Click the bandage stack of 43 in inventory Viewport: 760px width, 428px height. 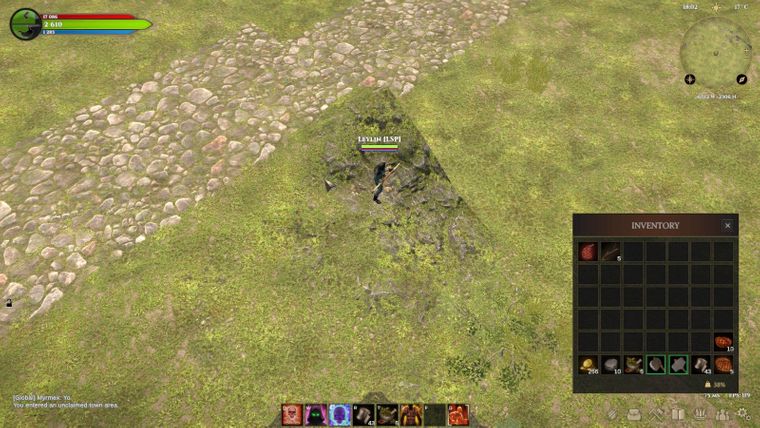pos(700,365)
